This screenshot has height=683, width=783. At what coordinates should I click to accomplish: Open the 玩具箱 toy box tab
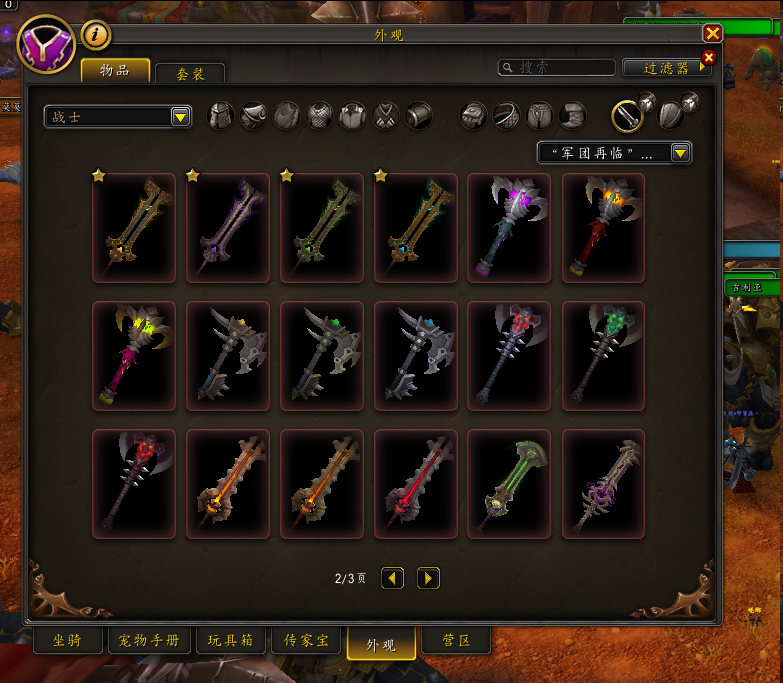231,641
